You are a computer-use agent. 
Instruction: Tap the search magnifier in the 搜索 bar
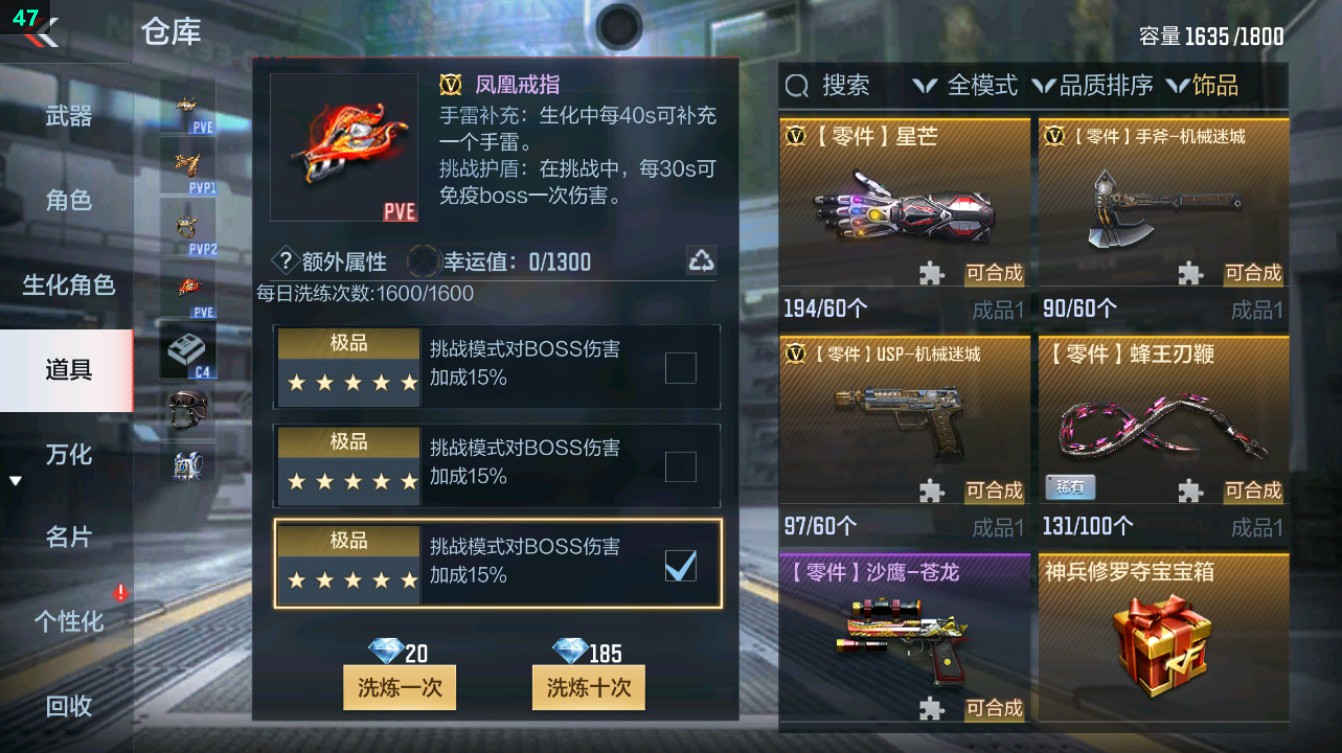795,87
